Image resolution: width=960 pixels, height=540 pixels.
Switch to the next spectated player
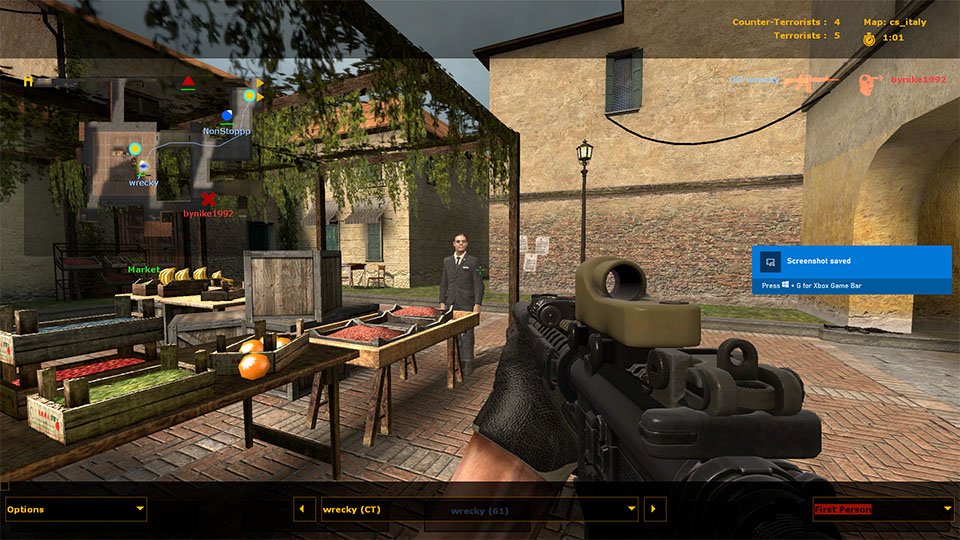655,509
